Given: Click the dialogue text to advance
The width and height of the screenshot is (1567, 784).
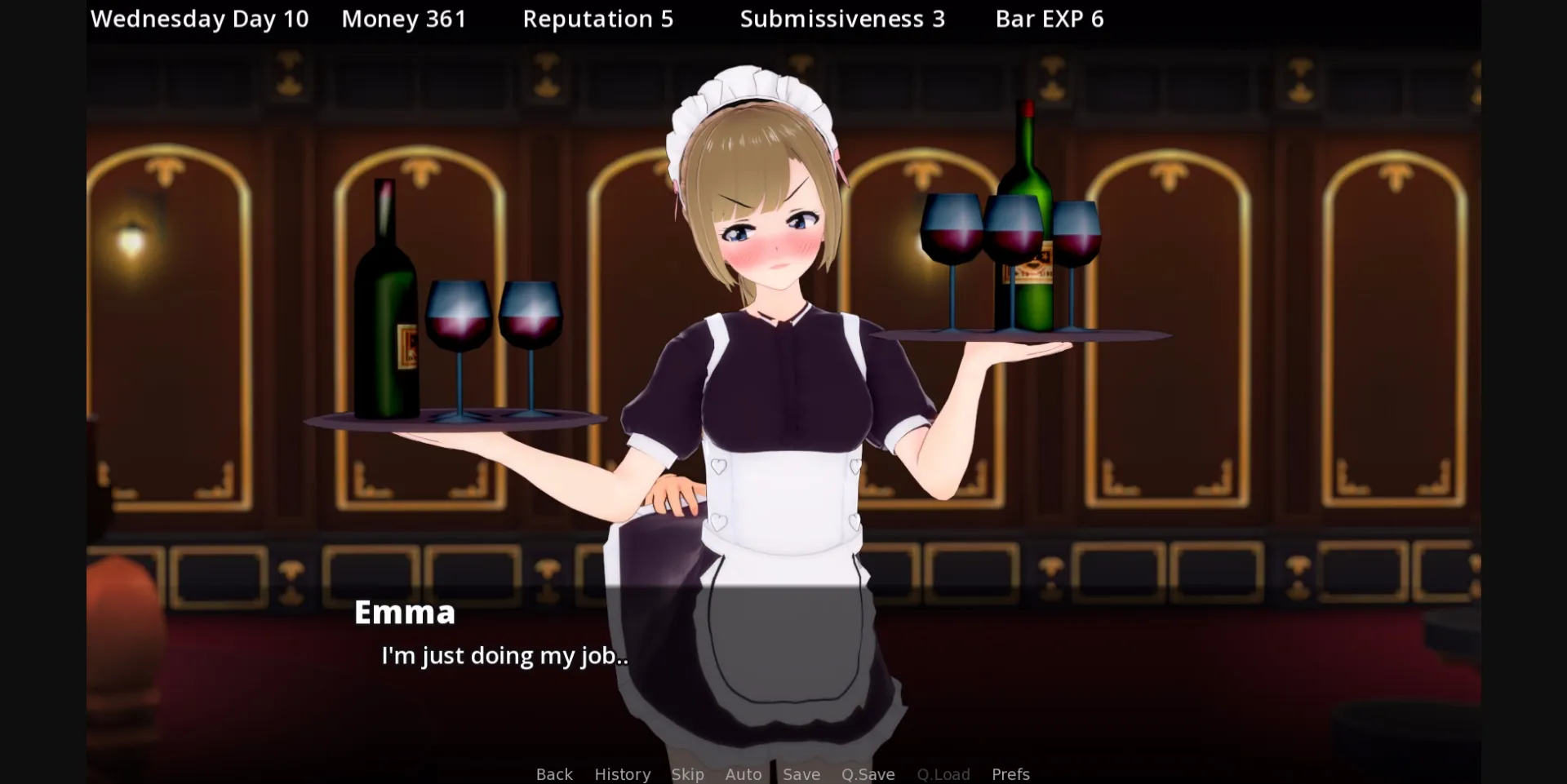Looking at the screenshot, I should click(504, 655).
